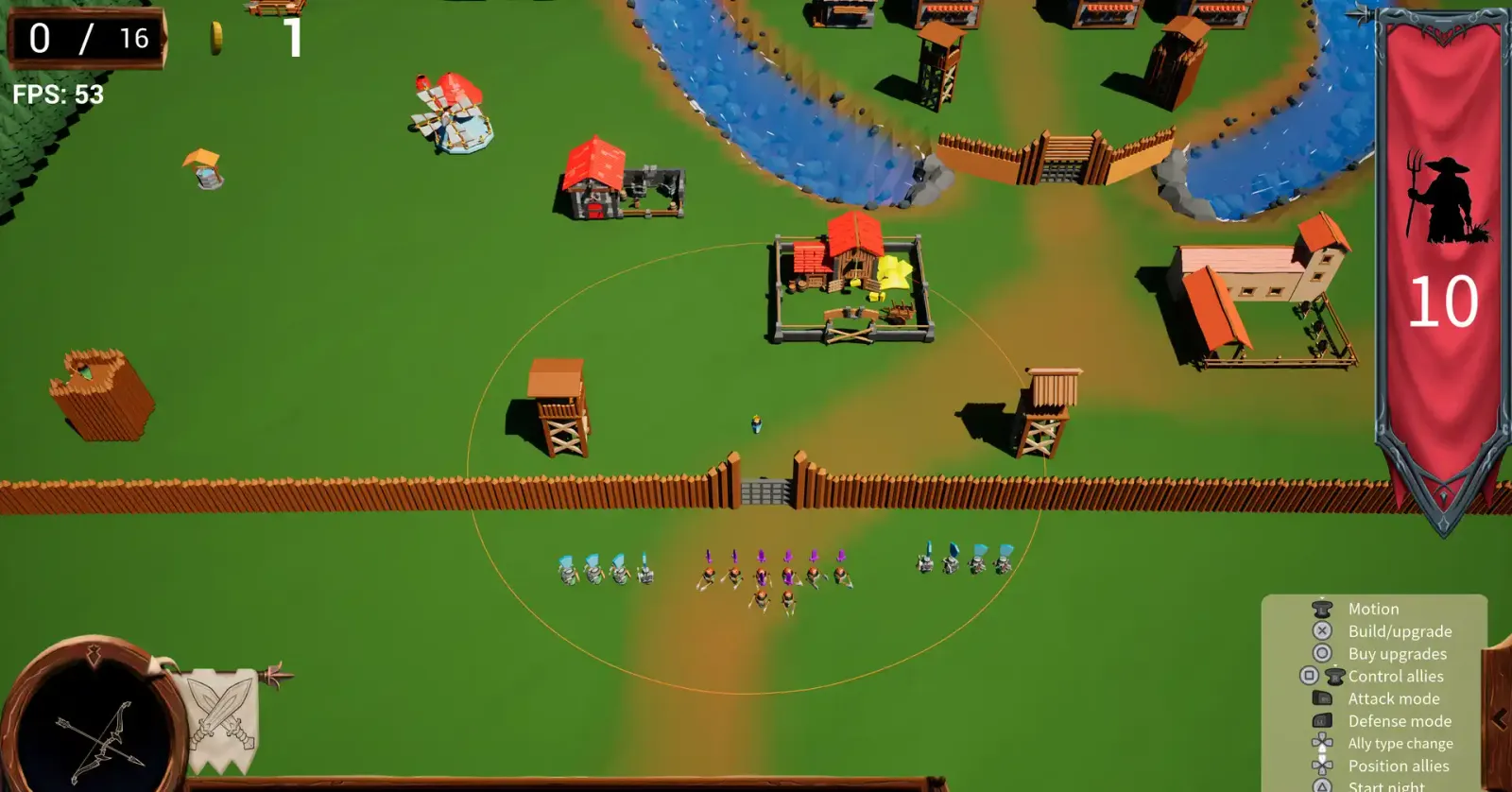1512x792 pixels.
Task: Open Buy upgrades via circle icon
Action: pos(1320,653)
